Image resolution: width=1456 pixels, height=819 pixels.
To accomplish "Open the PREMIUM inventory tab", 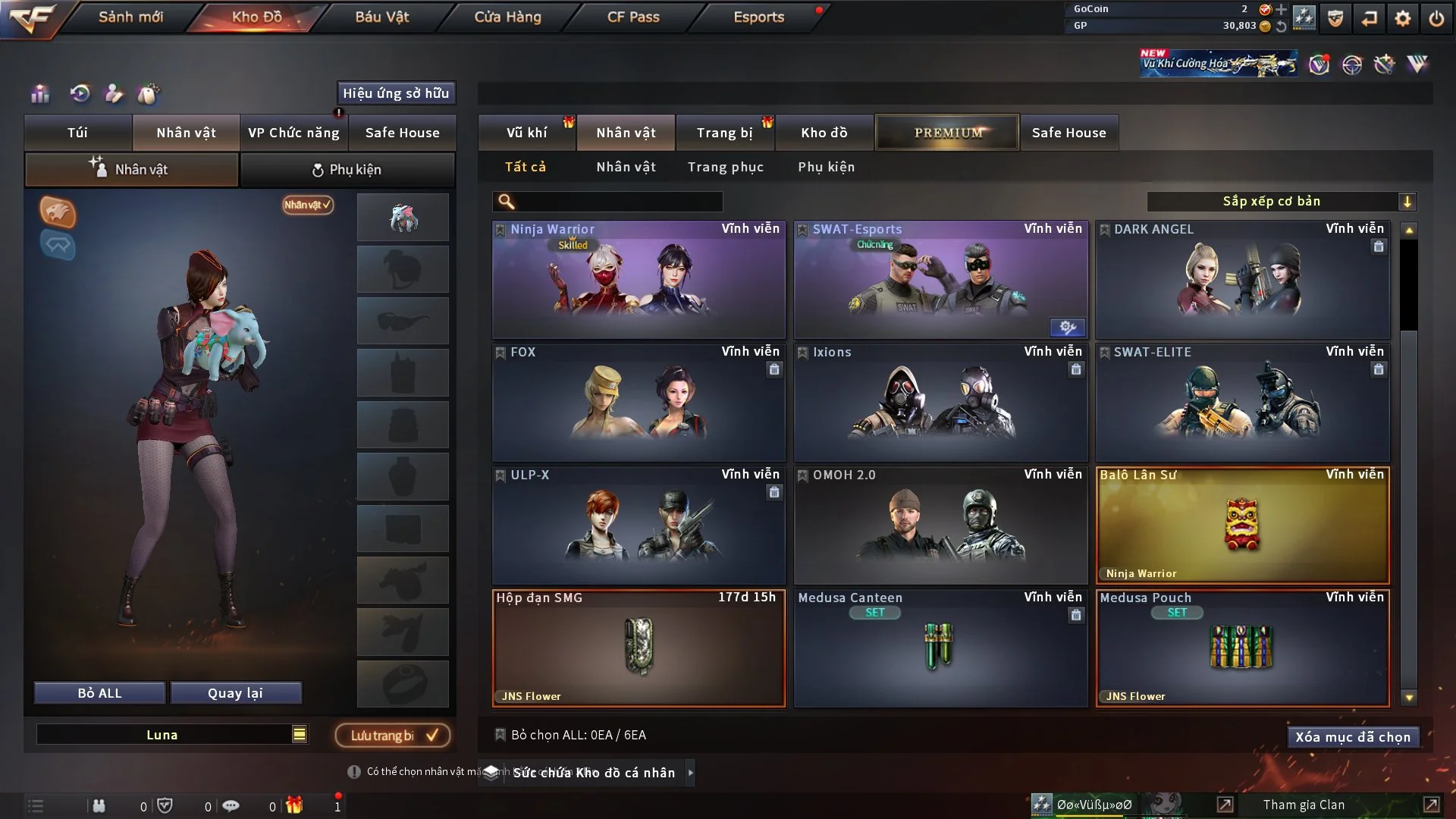I will [947, 133].
